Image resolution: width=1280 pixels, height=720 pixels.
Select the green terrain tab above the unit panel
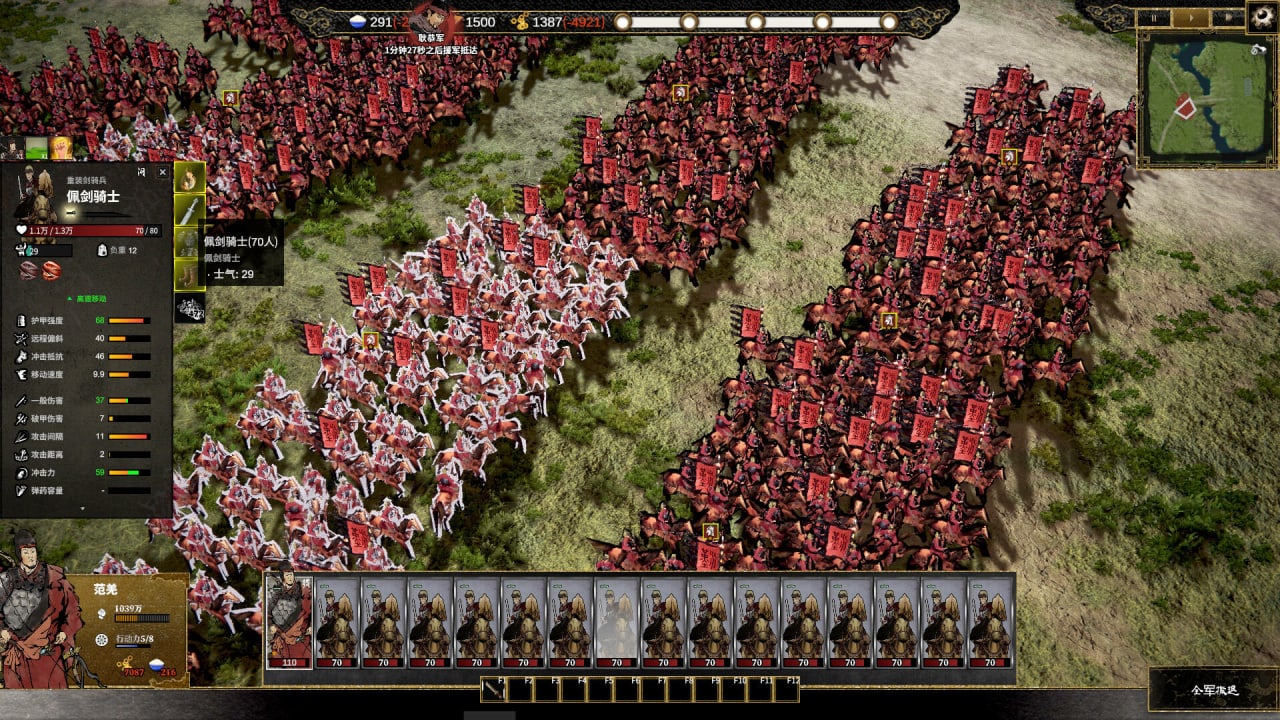coord(37,149)
